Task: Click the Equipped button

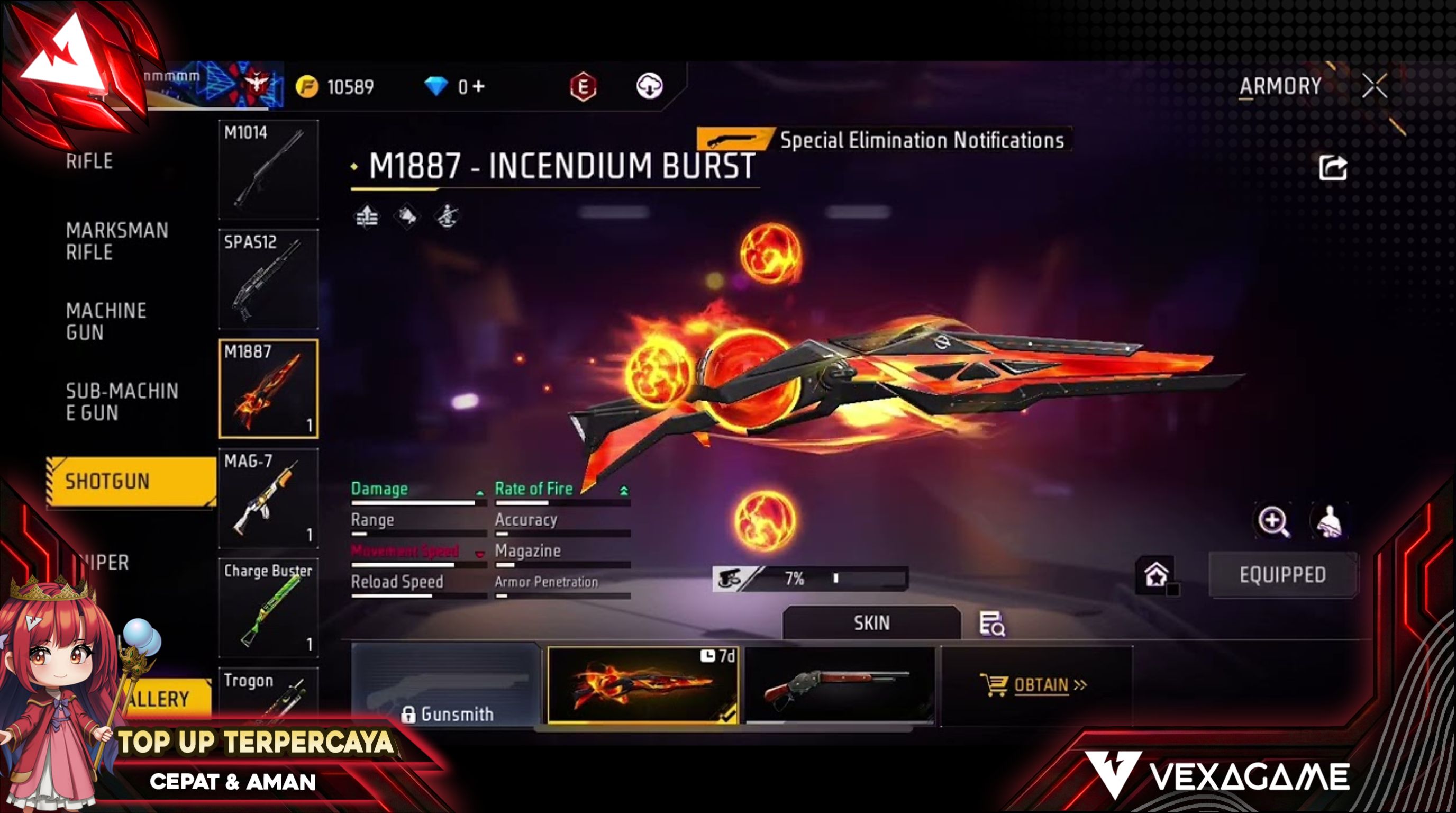Action: coord(1282,575)
